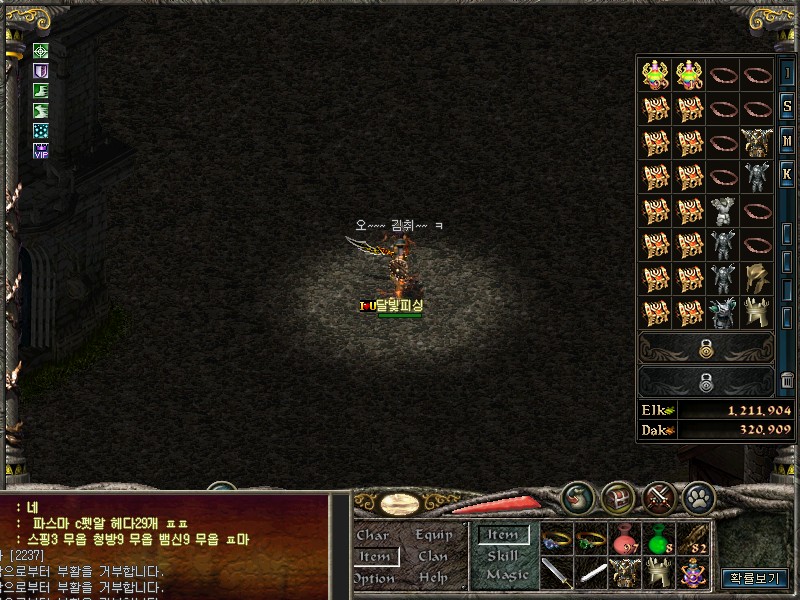Screen dimensions: 800x600
Task: Click the gold padlock inventory bar
Action: pos(706,348)
